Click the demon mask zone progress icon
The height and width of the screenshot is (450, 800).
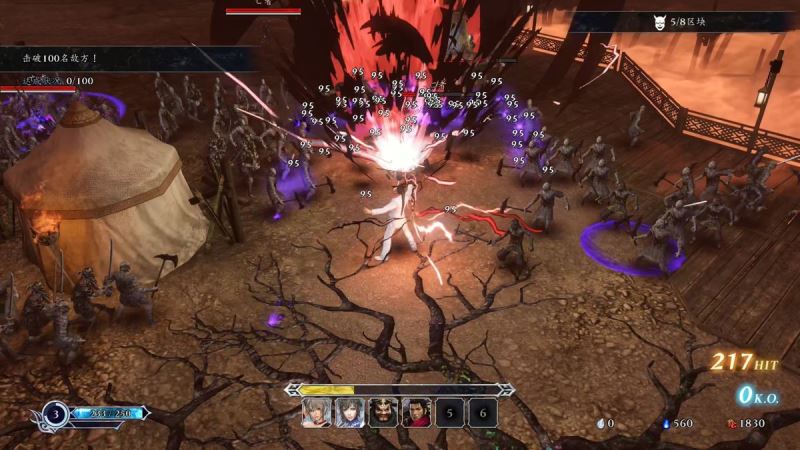(660, 22)
